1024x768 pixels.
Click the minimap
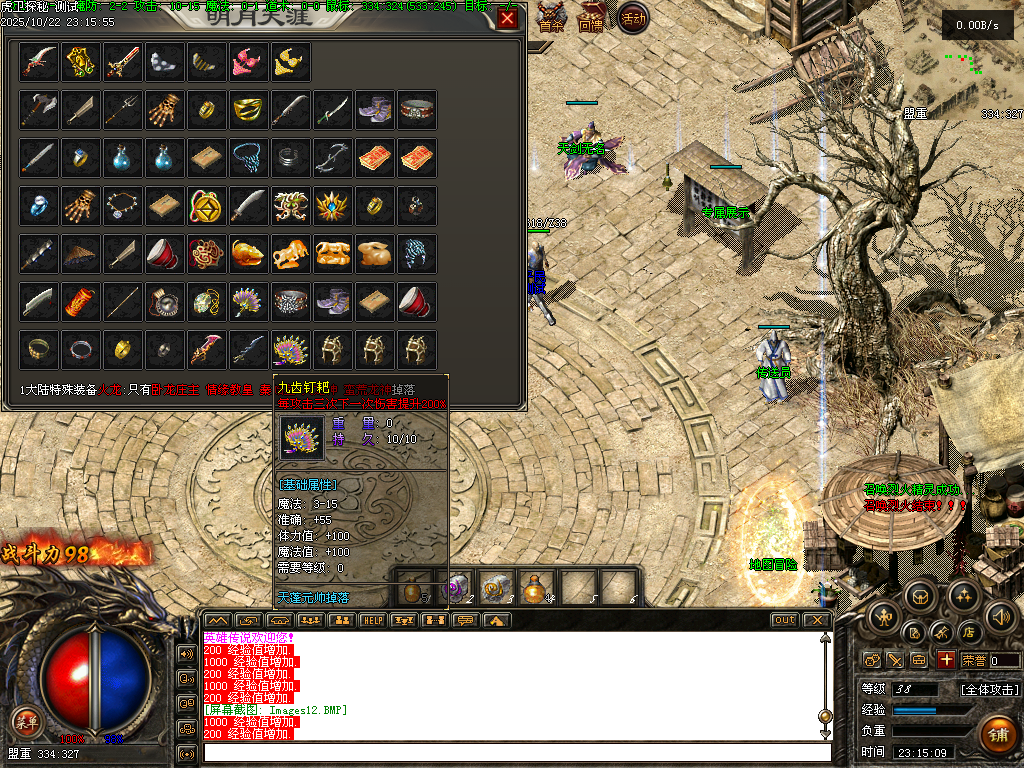pos(963,72)
